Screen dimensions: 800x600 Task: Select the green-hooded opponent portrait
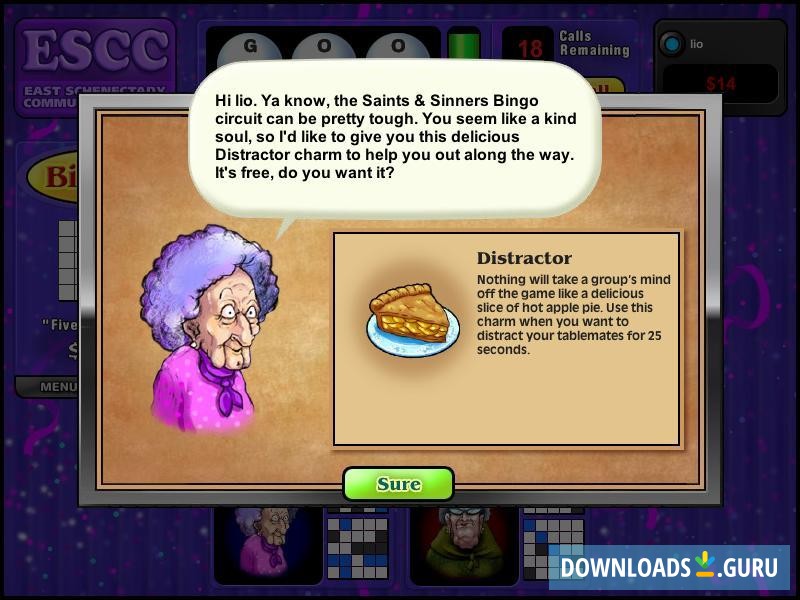click(462, 540)
